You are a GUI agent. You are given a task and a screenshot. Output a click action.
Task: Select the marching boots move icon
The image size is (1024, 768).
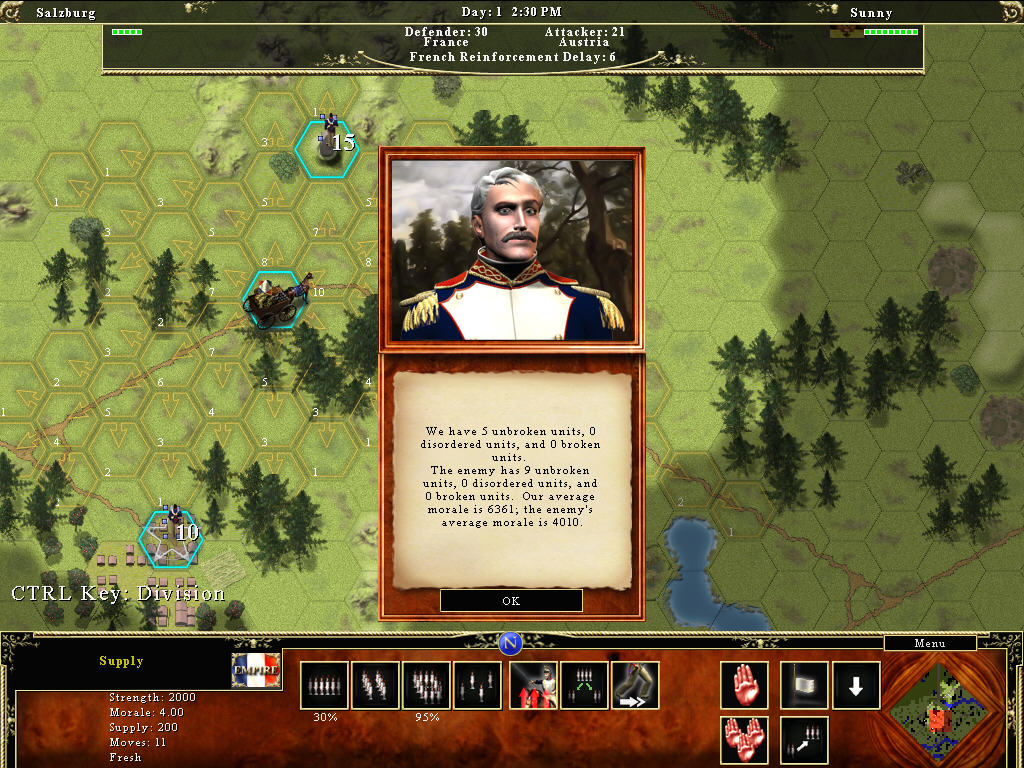(x=635, y=686)
